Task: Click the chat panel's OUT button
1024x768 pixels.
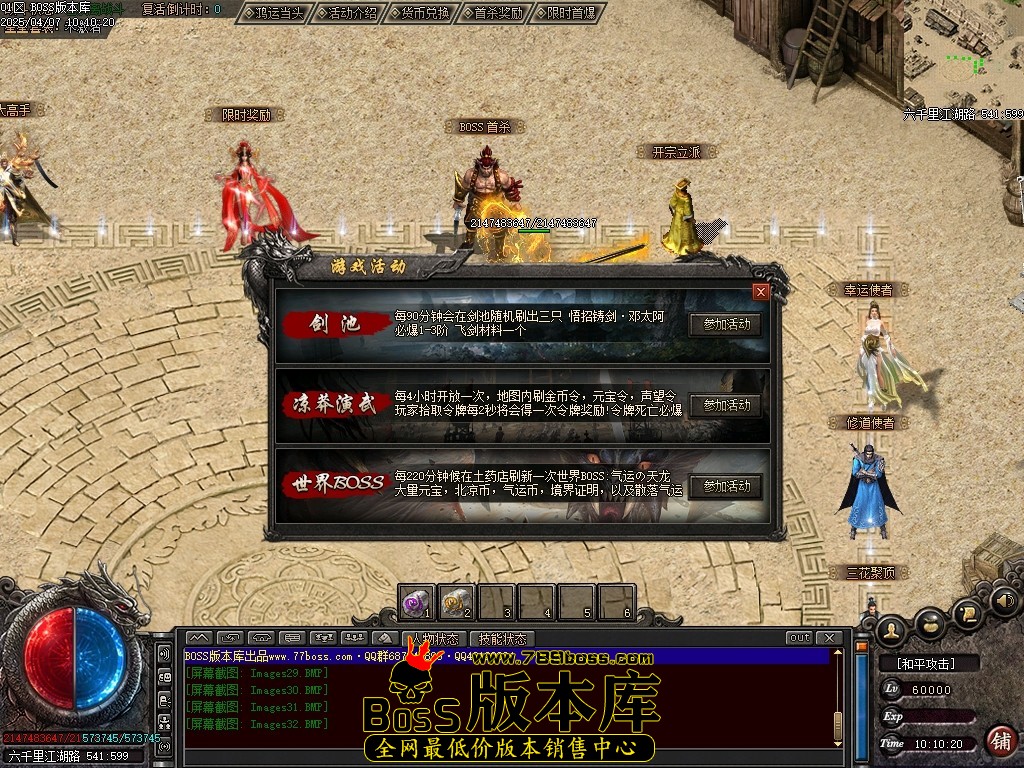Action: tap(799, 638)
